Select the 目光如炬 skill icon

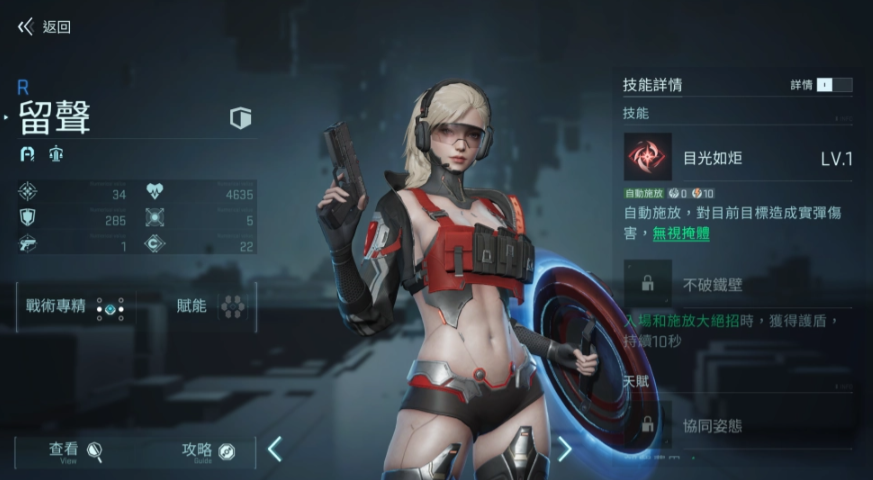[648, 157]
